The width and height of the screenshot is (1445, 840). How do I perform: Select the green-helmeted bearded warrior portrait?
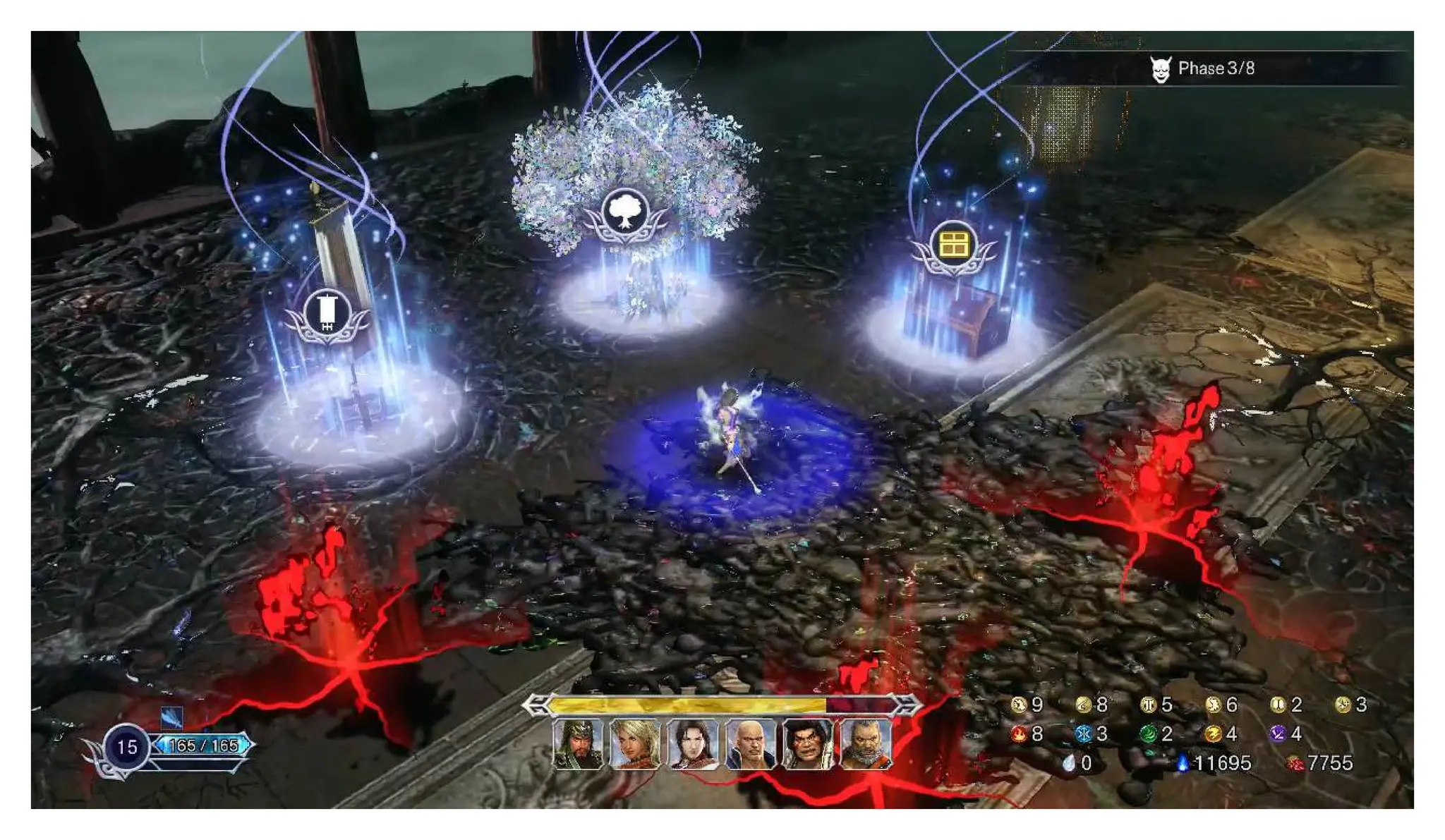(x=578, y=743)
